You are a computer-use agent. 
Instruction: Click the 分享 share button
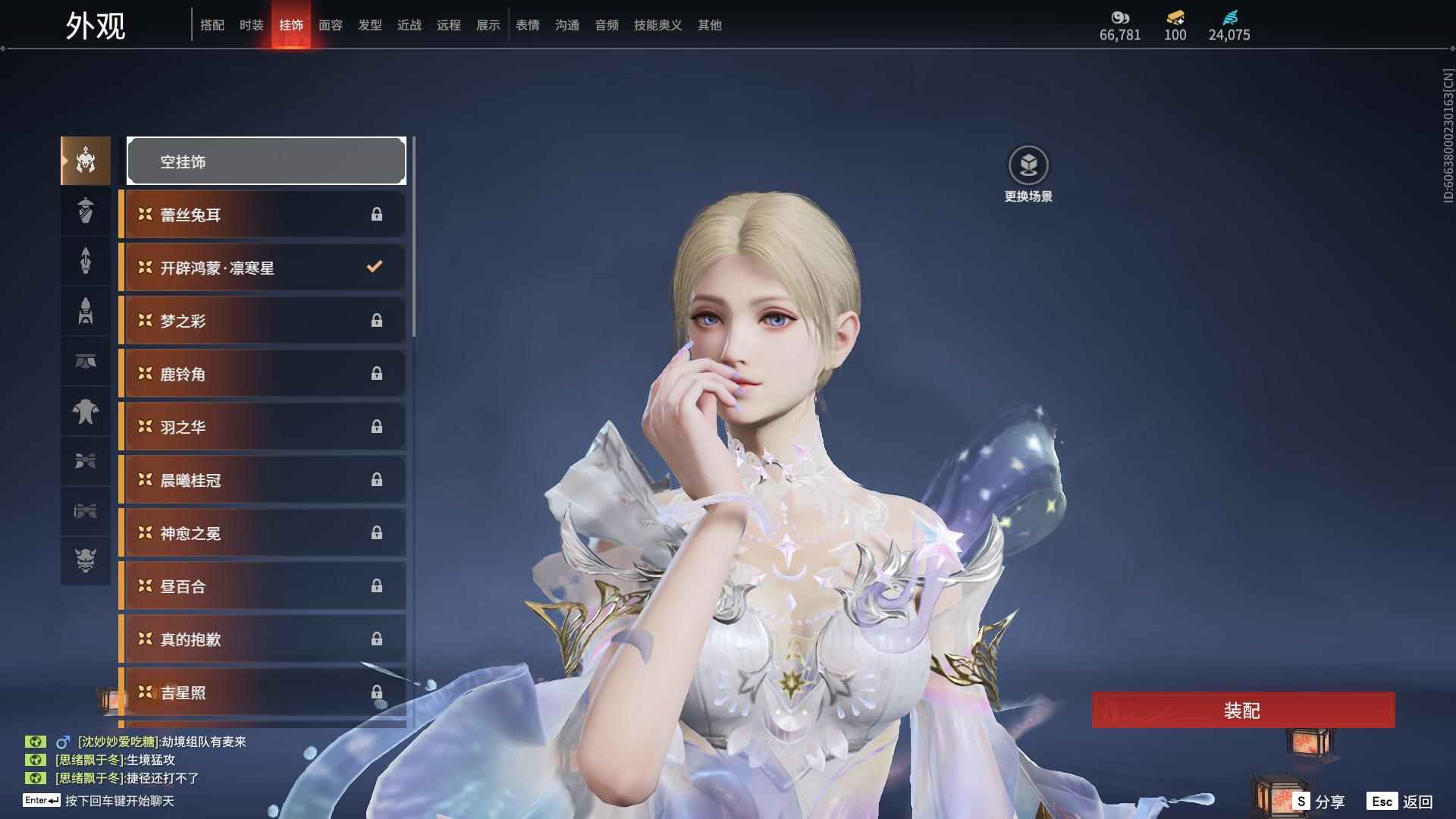pos(1319,802)
